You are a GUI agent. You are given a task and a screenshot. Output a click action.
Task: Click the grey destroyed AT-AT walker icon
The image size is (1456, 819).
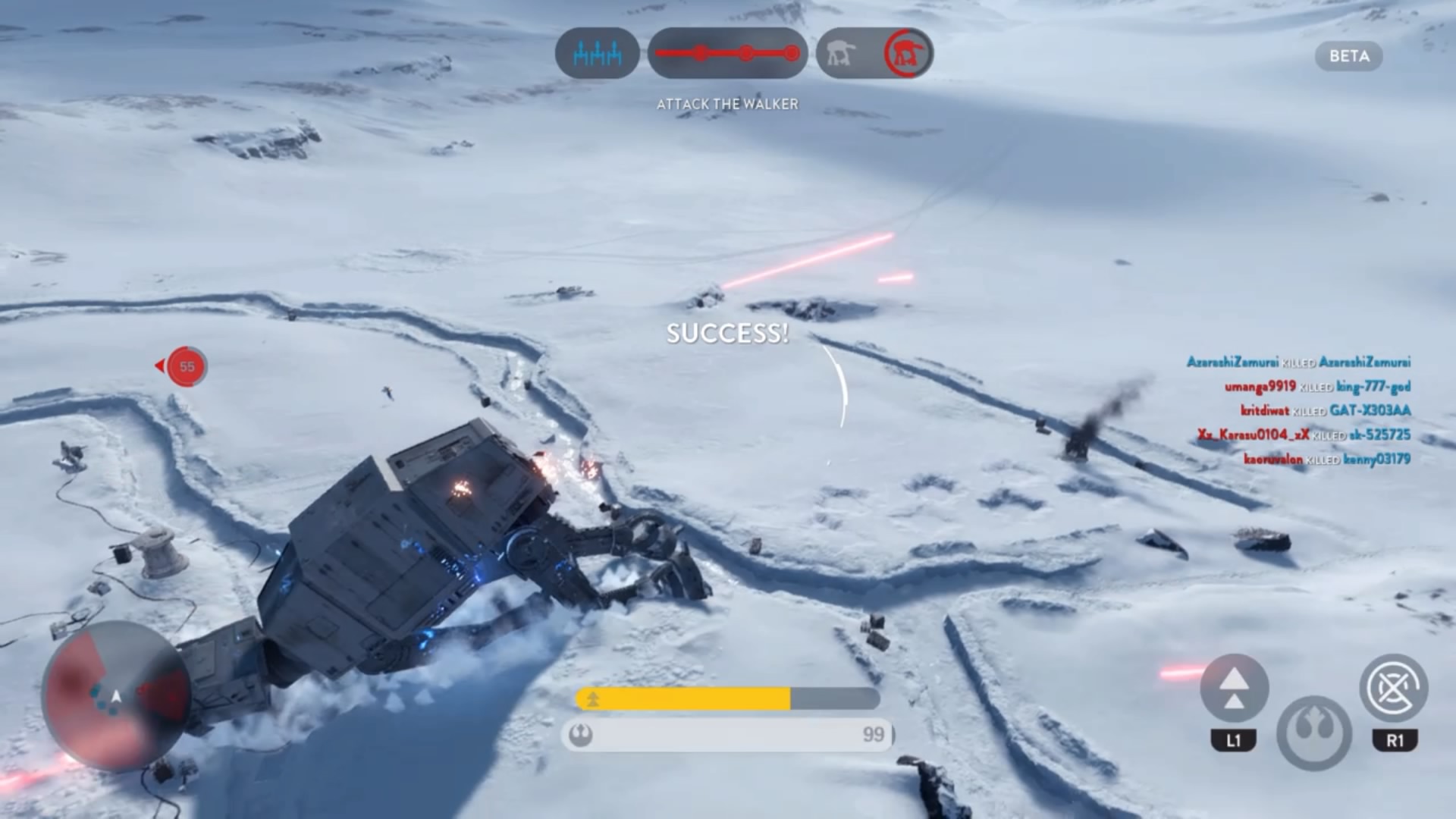coord(841,54)
